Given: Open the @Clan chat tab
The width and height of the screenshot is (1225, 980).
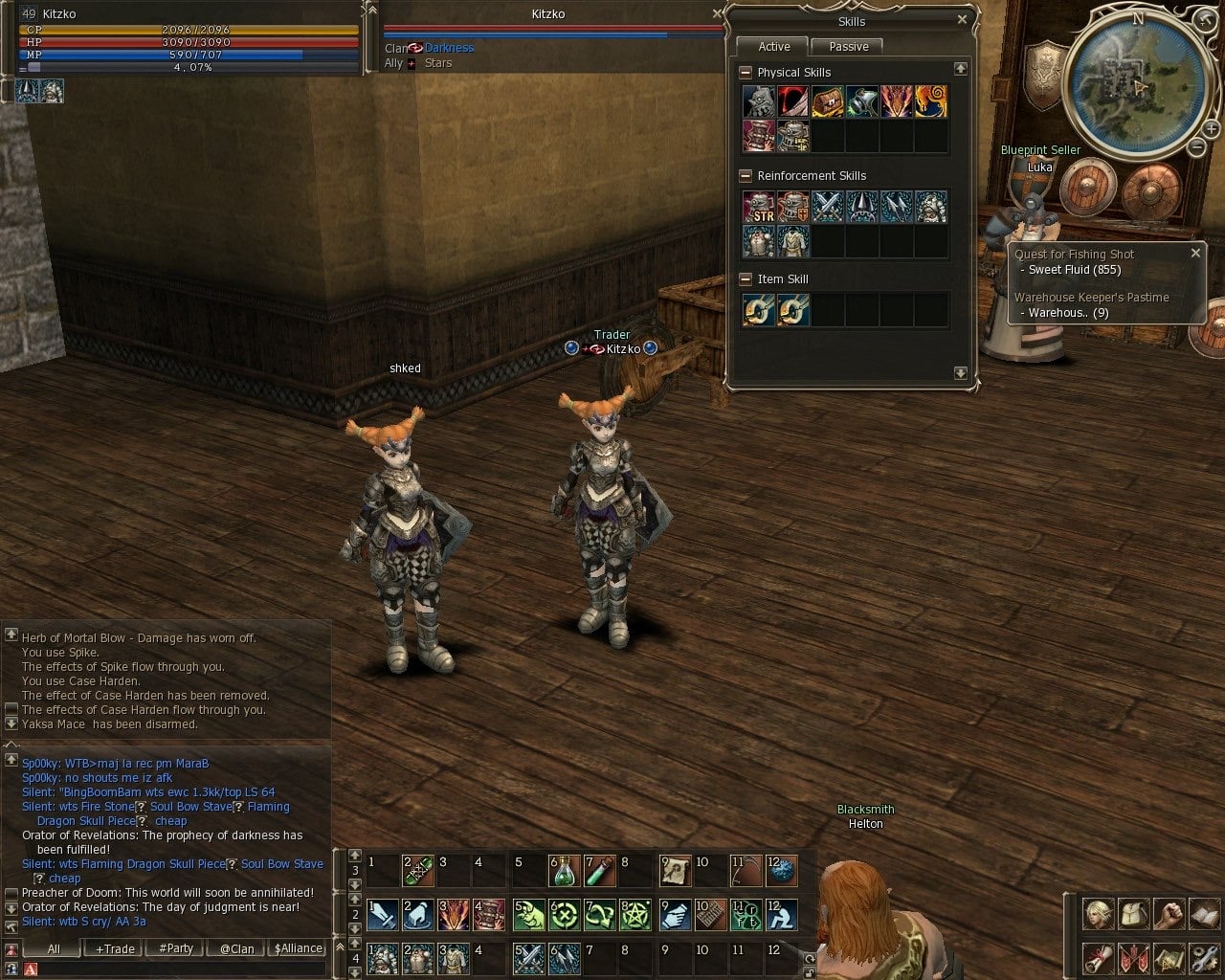Looking at the screenshot, I should point(236,948).
